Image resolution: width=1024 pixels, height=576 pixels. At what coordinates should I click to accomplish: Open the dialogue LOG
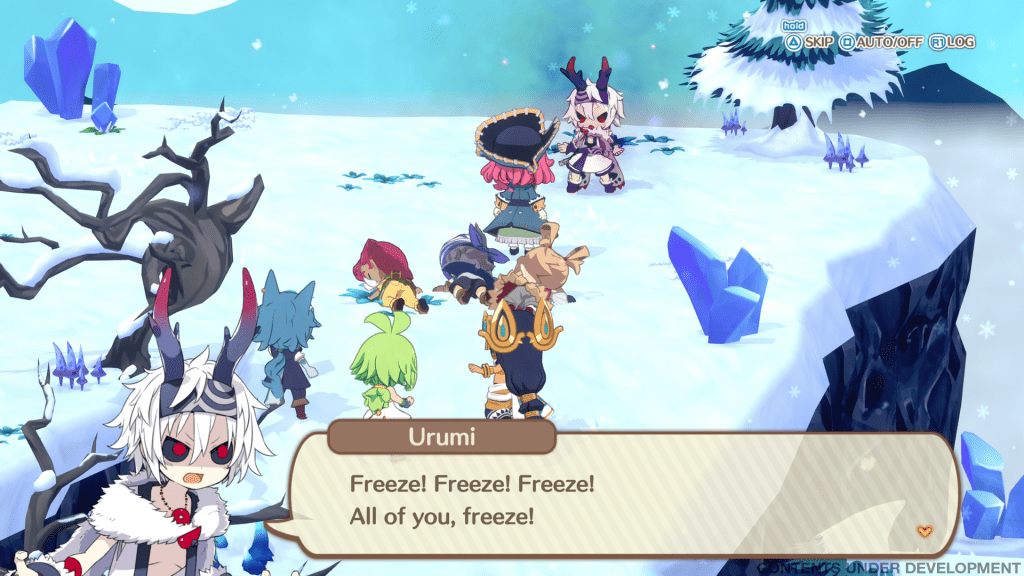point(952,42)
